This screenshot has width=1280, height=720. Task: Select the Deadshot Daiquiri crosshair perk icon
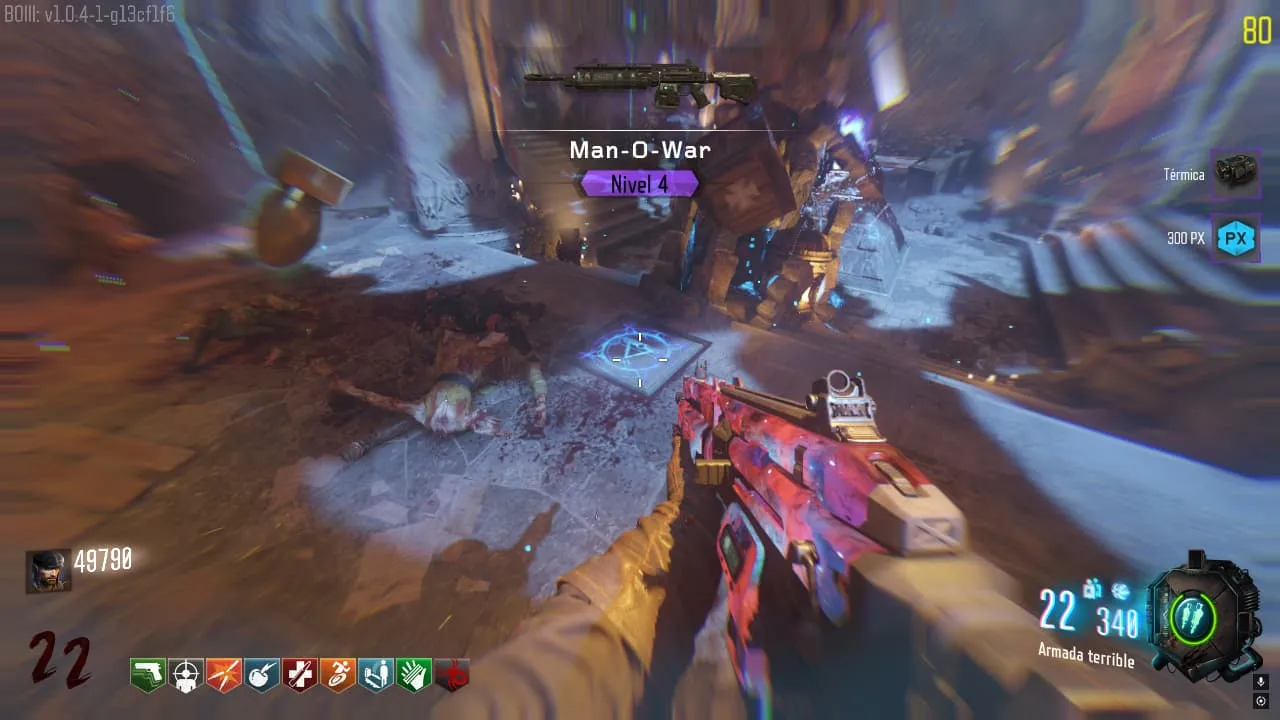185,675
